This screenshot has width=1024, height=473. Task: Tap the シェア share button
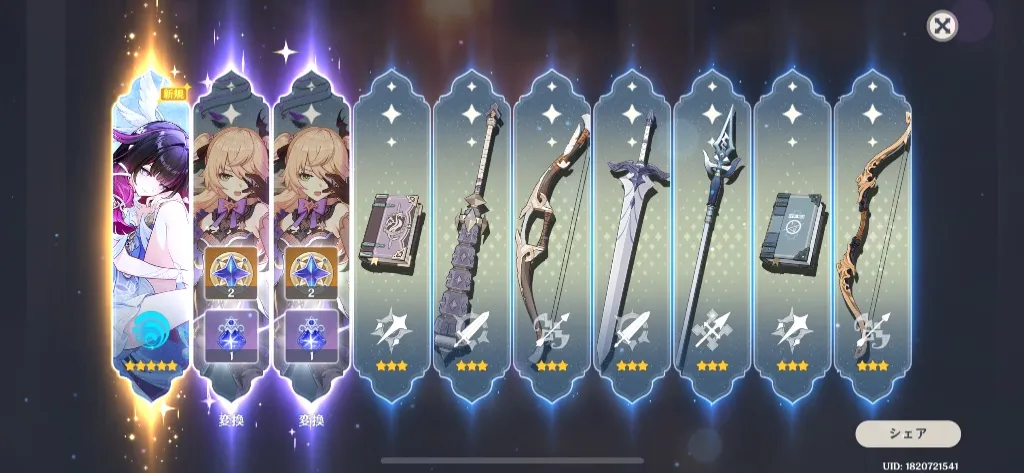(908, 434)
